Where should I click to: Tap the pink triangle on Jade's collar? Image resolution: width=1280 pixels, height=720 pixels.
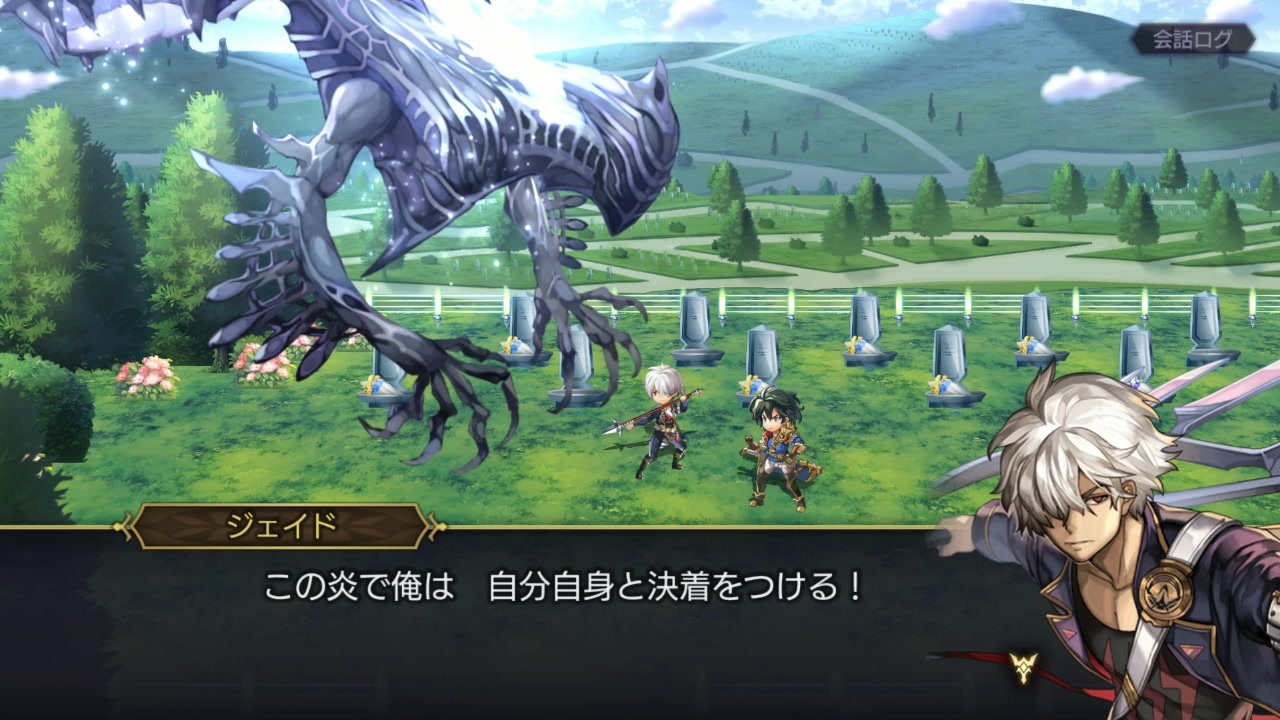(1069, 633)
